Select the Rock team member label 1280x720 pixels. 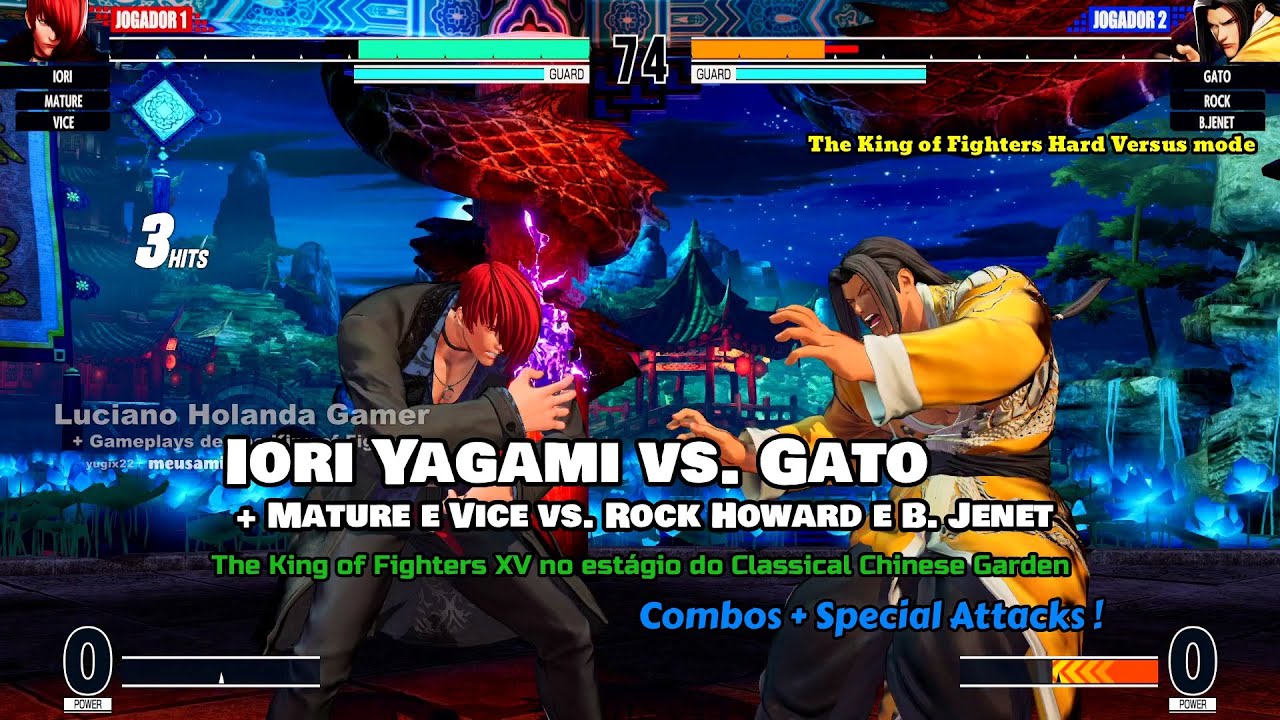click(1216, 101)
